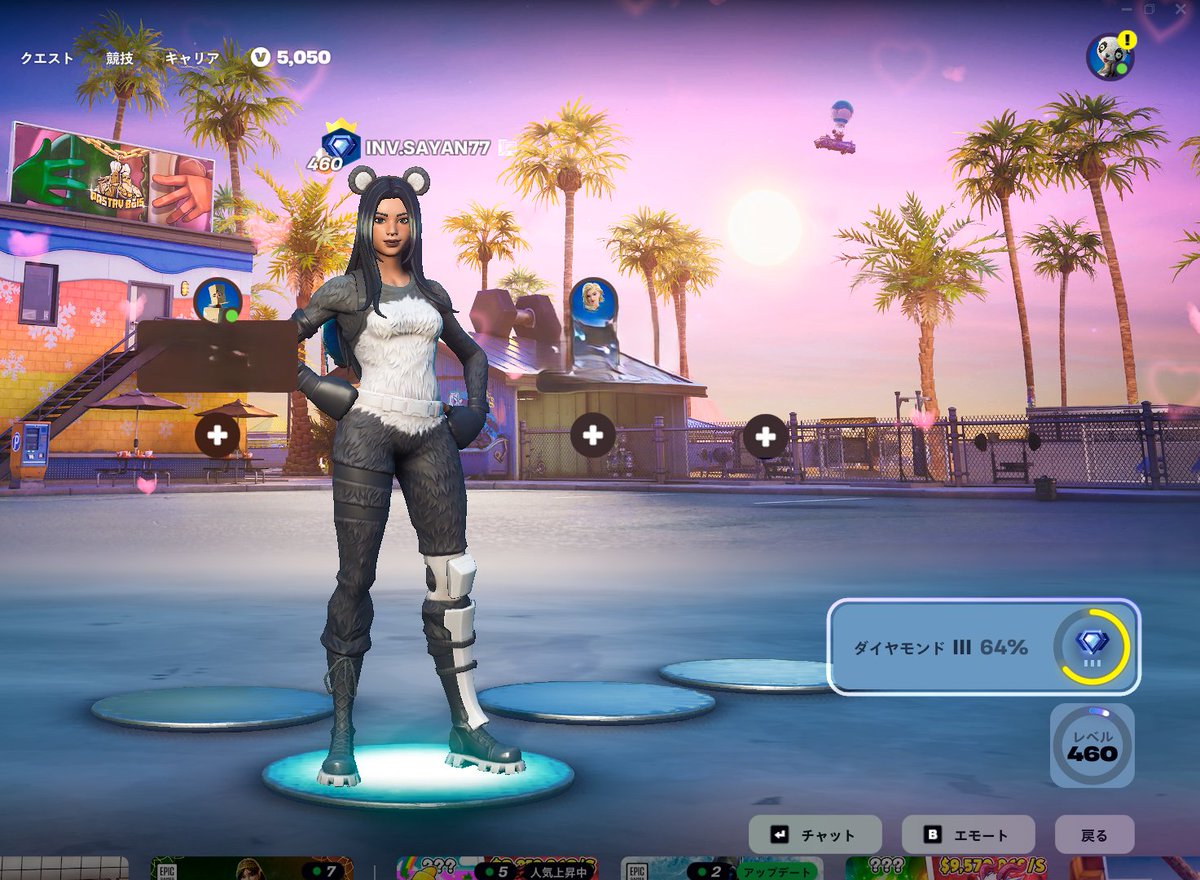Close the game window
Image resolution: width=1200 pixels, height=880 pixels.
pyautogui.click(x=1180, y=9)
